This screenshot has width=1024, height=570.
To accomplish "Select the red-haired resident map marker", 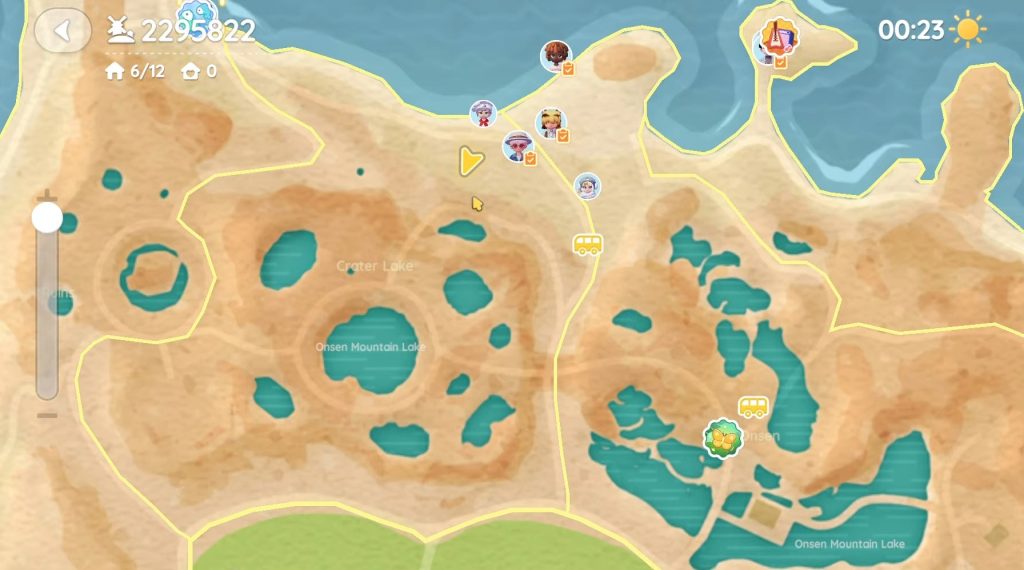I will coord(556,56).
